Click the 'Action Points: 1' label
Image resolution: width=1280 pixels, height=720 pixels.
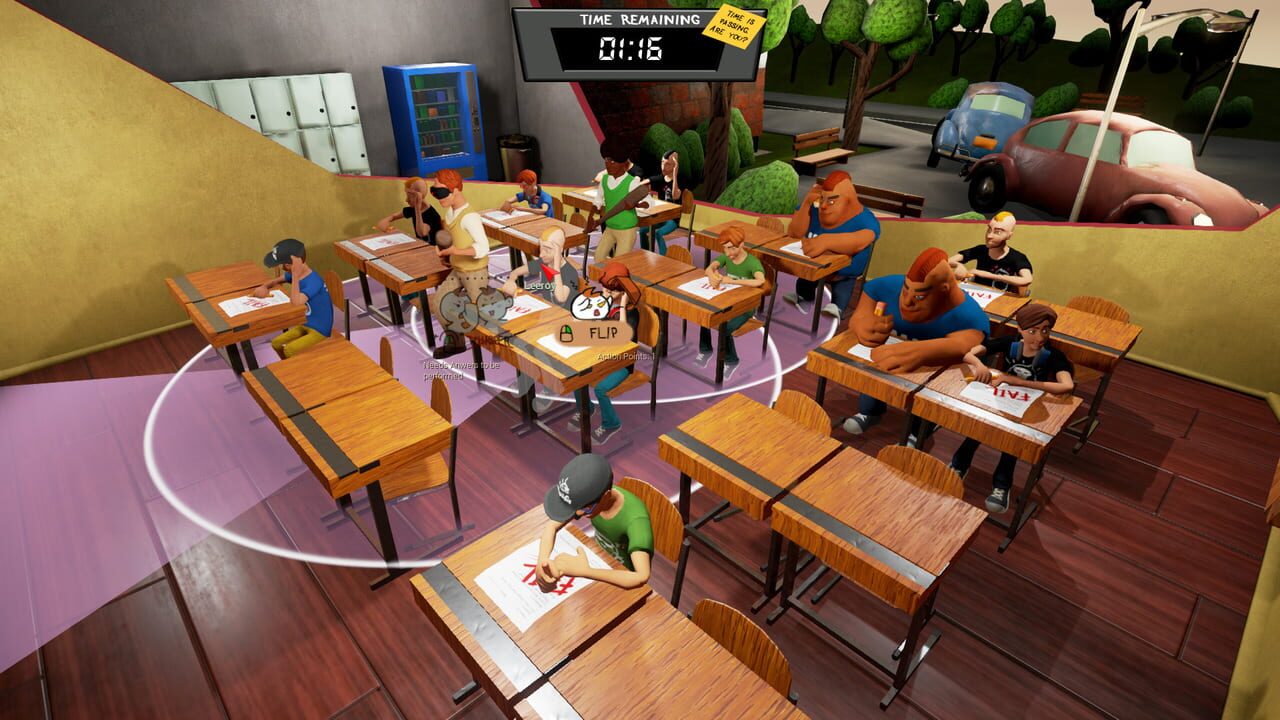click(x=626, y=356)
